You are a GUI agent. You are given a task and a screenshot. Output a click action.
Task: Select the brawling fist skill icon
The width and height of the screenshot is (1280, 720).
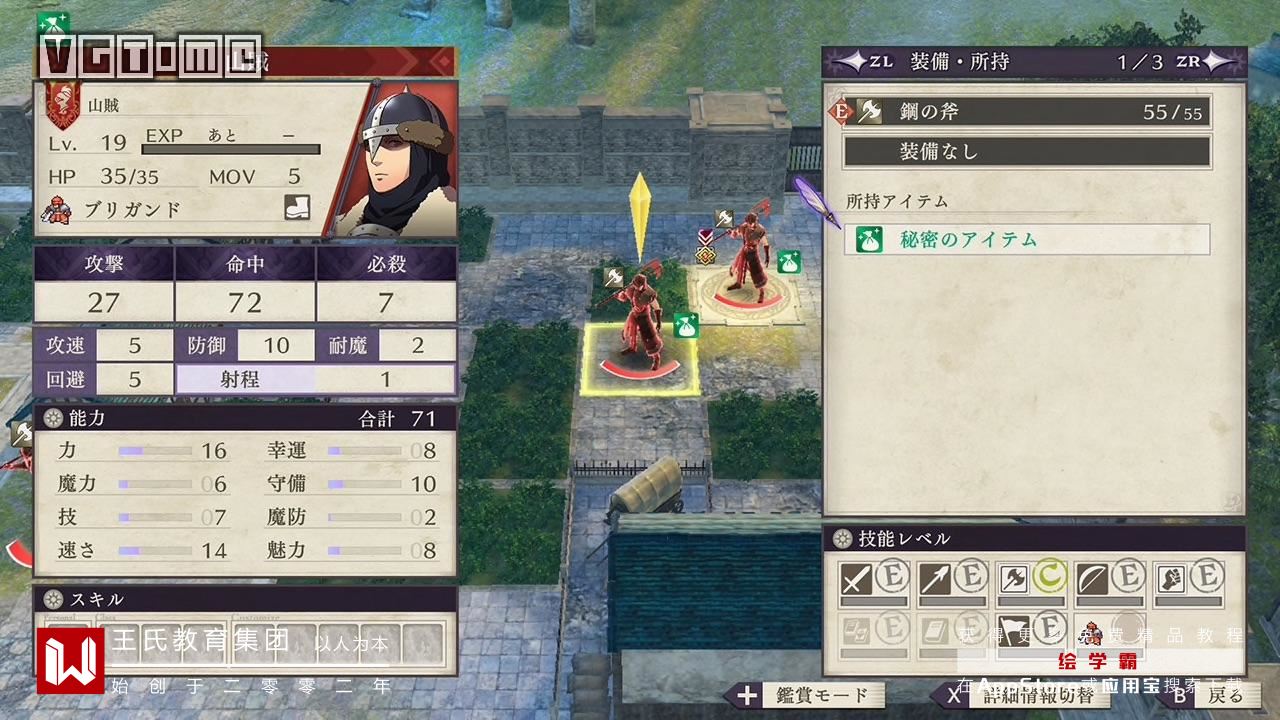(1173, 579)
